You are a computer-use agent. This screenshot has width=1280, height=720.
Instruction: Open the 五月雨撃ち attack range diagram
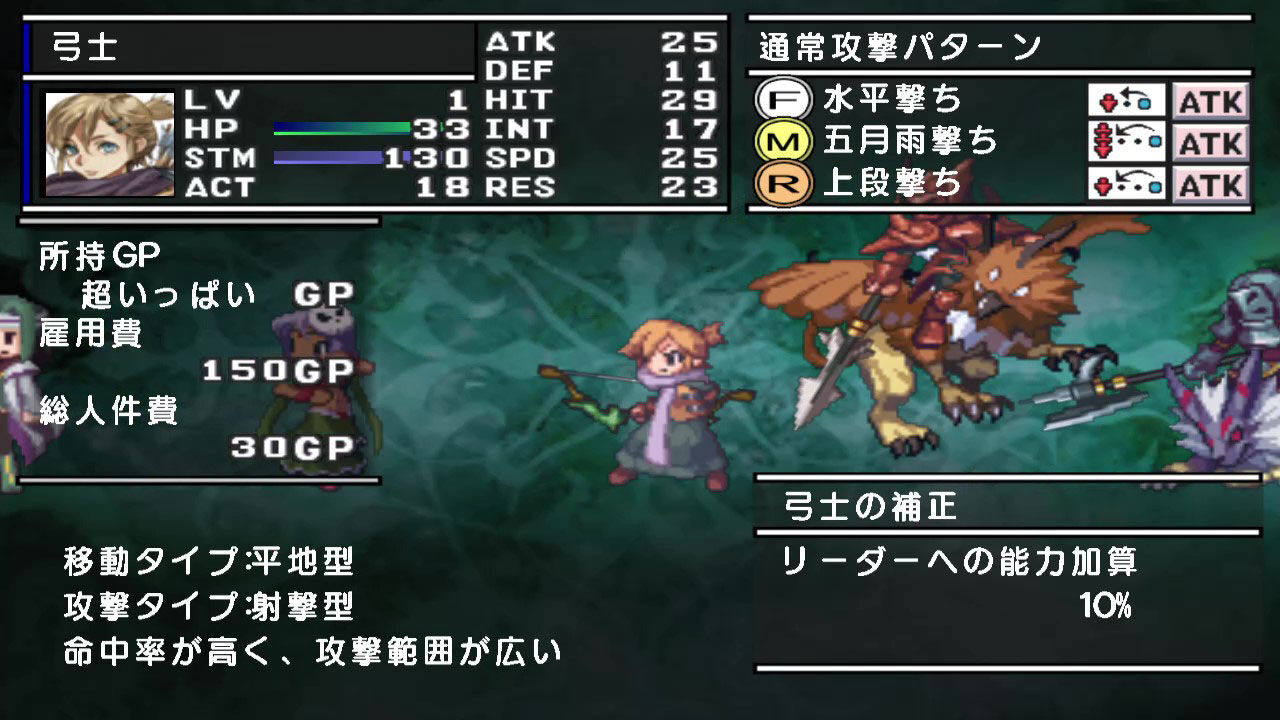click(1128, 143)
